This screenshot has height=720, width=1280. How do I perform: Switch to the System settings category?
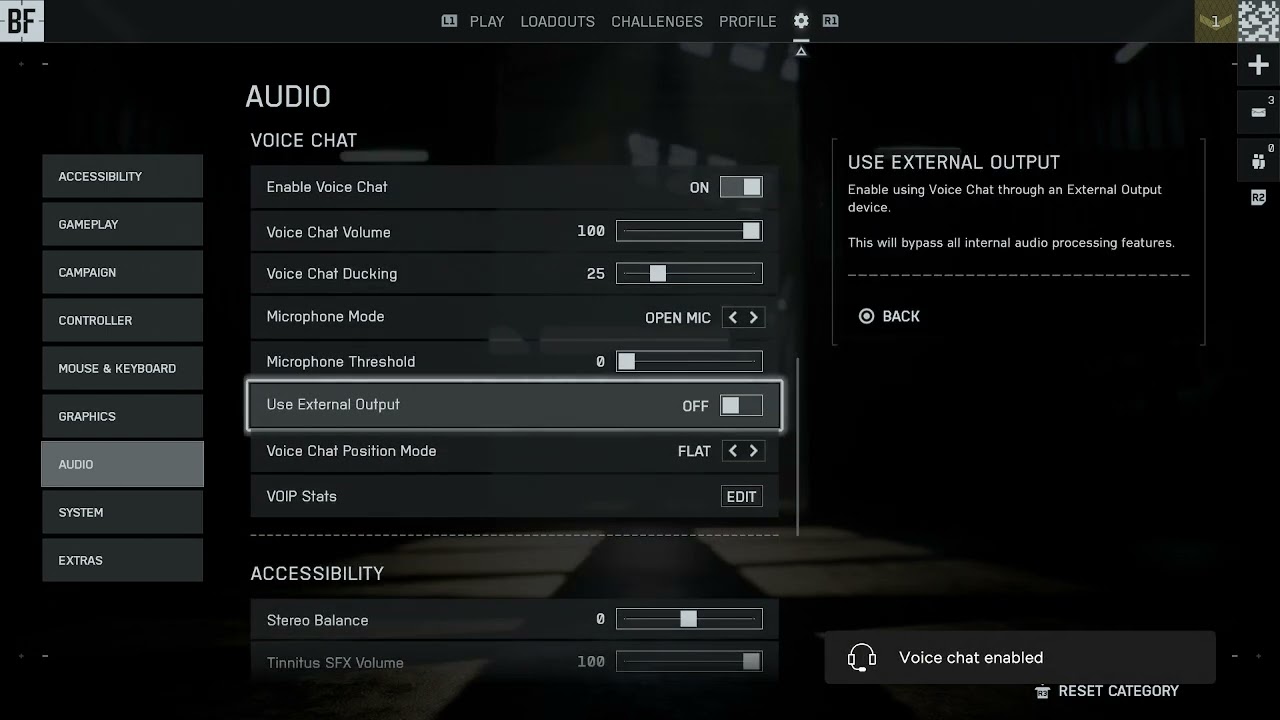[x=122, y=512]
